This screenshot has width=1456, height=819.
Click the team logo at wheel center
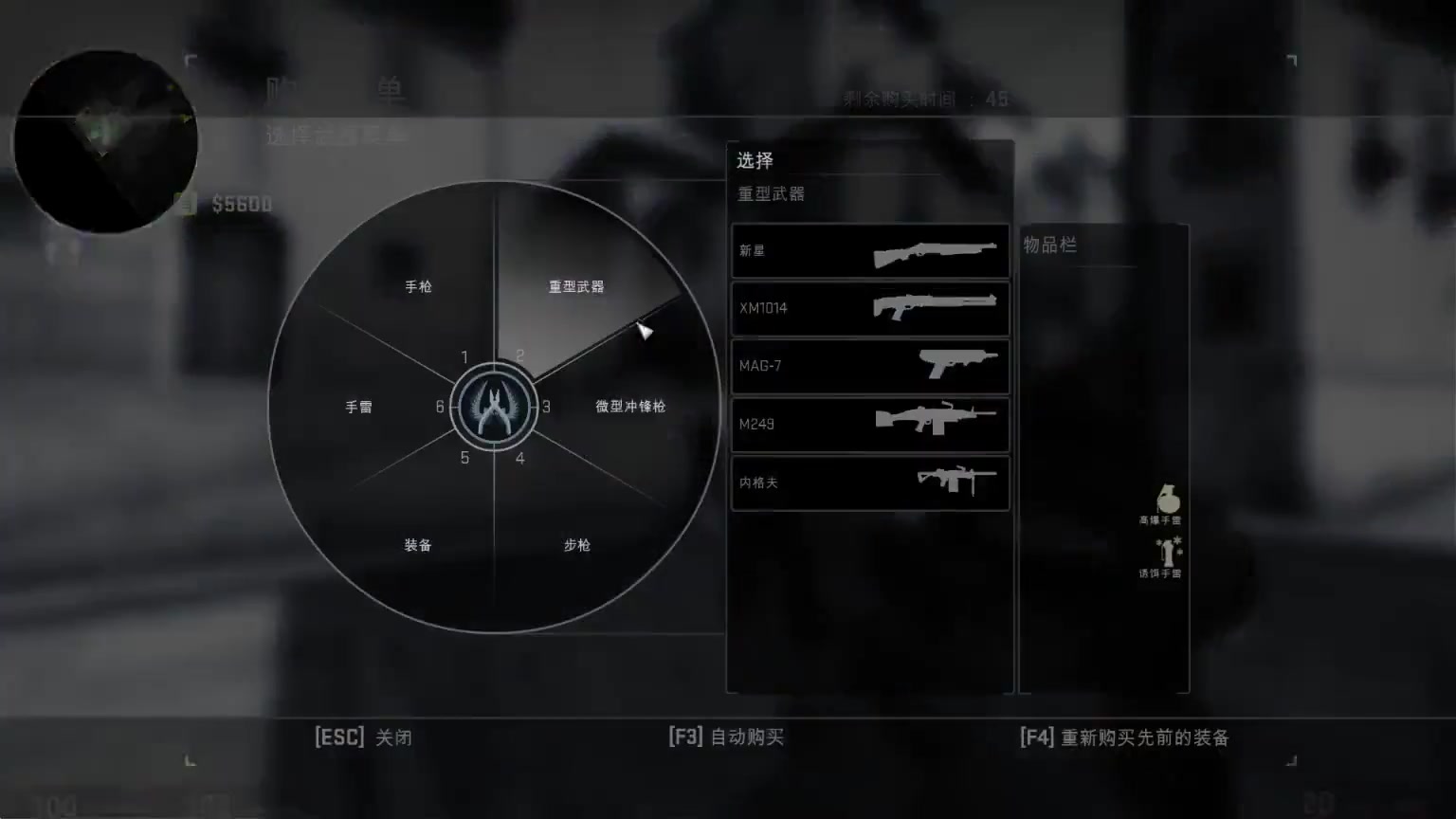click(x=493, y=408)
